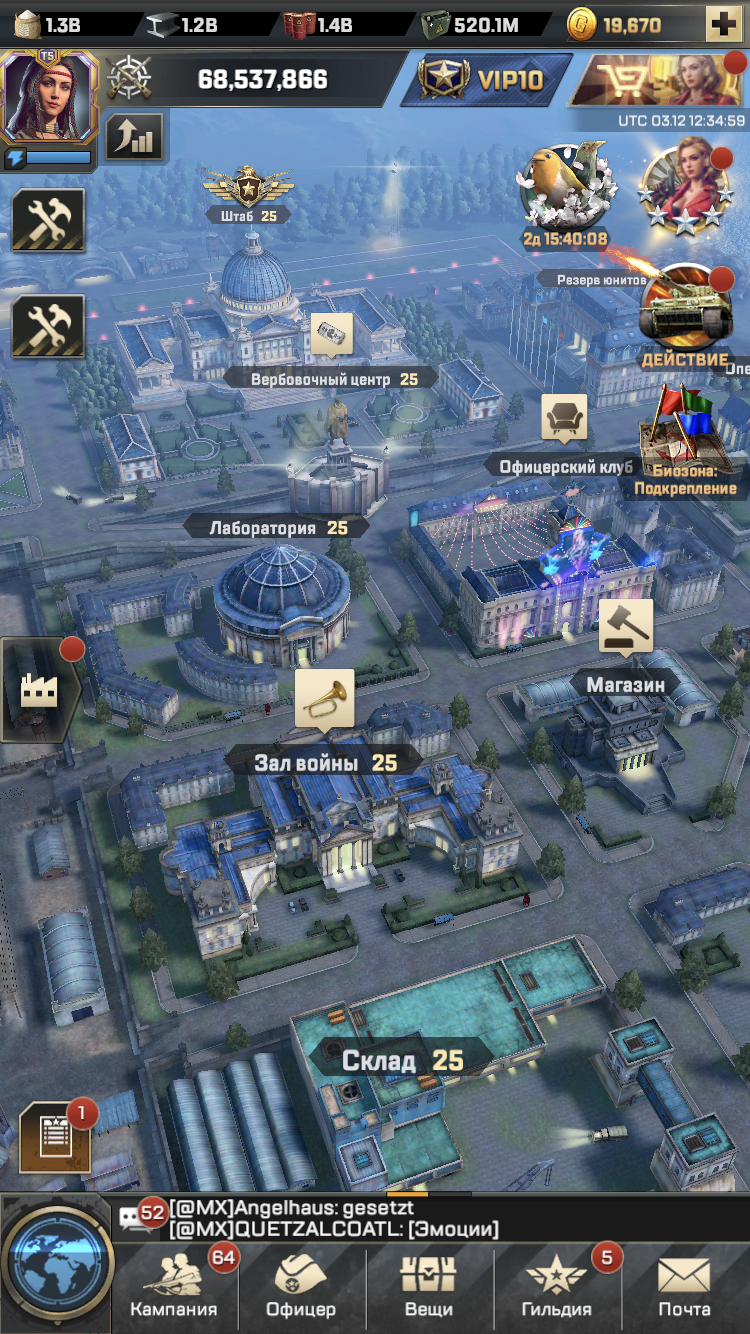This screenshot has width=750, height=1334.
Task: Select the lower hammer-and-wrench build queue
Action: coord(47,326)
